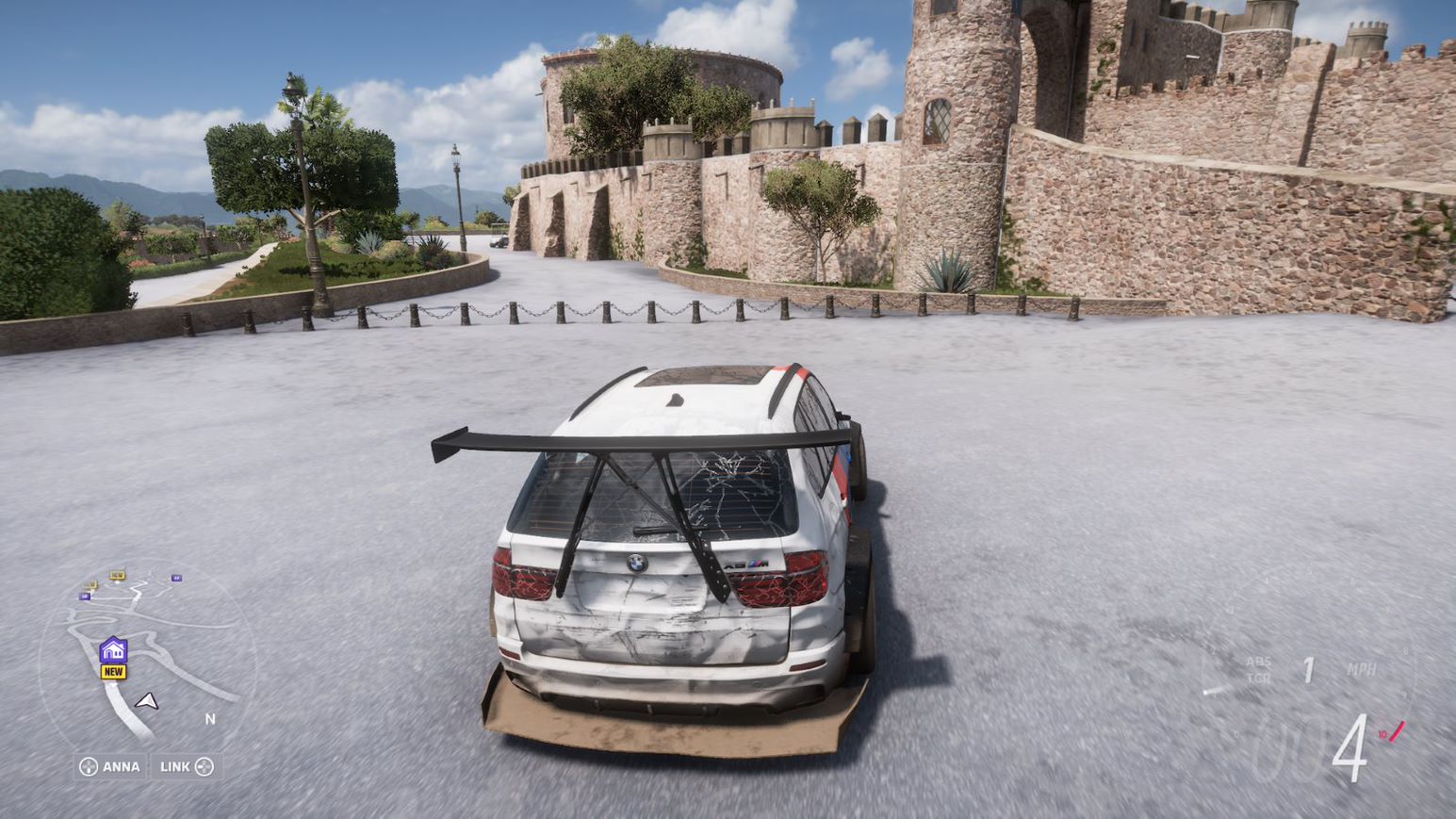Viewport: 1456px width, 819px height.
Task: Toggle the ABS indicator on the HUD
Action: click(1260, 662)
